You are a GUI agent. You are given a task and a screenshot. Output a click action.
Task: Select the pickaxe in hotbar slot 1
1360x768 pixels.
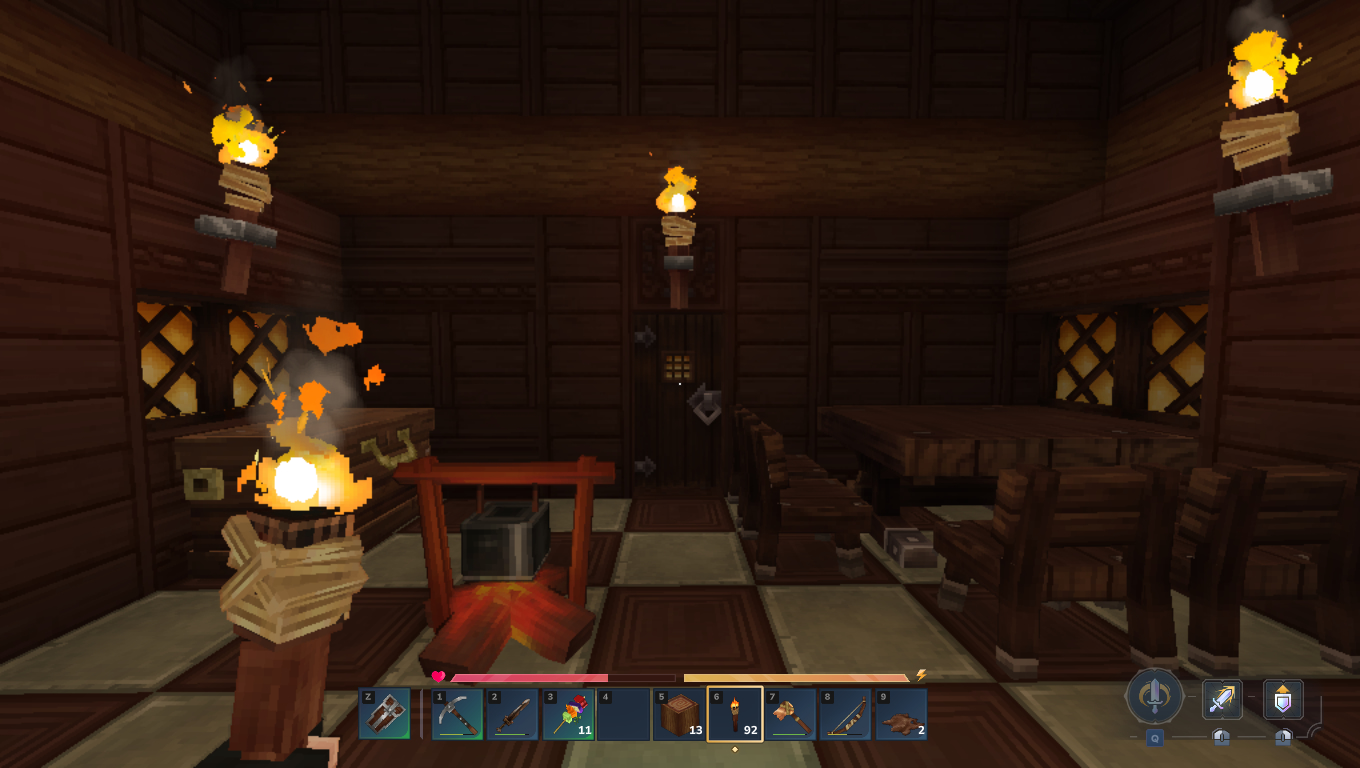click(457, 714)
